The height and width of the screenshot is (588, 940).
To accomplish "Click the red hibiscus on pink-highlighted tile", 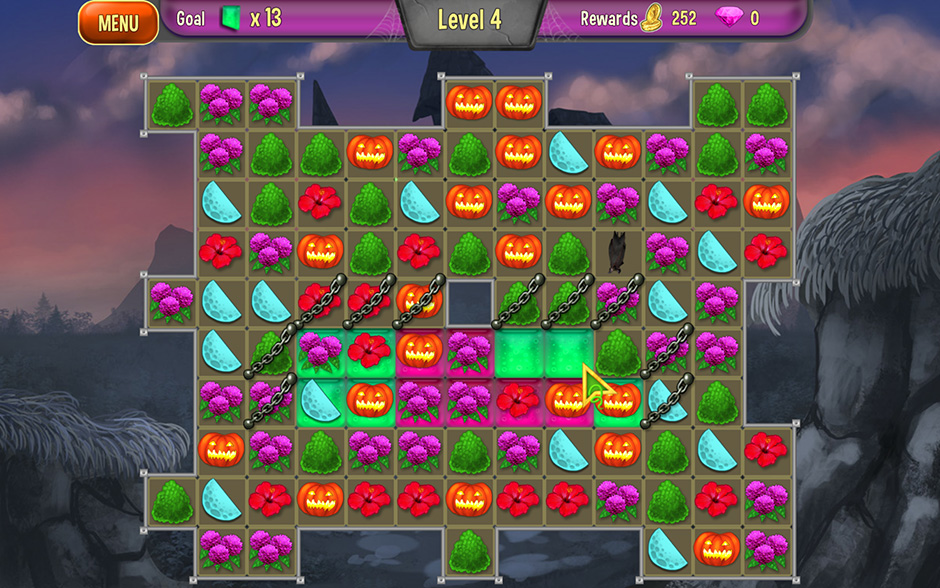I will [x=518, y=399].
